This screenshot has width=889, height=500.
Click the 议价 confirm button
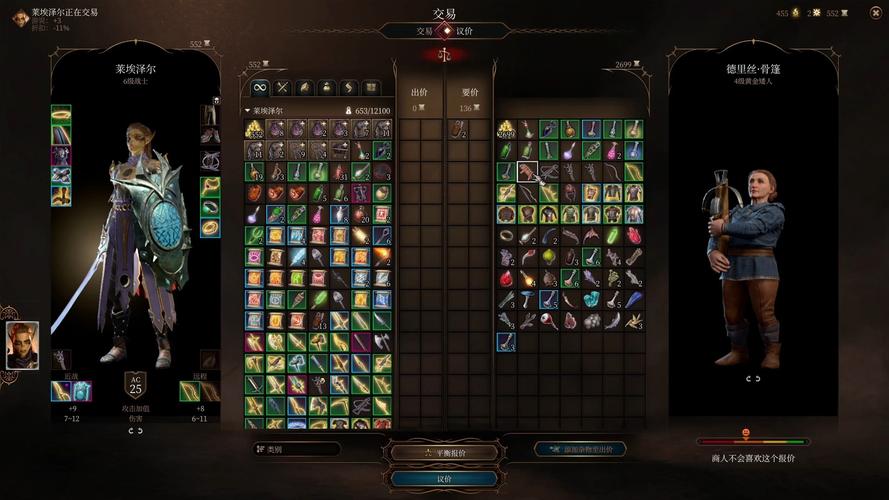tap(444, 478)
